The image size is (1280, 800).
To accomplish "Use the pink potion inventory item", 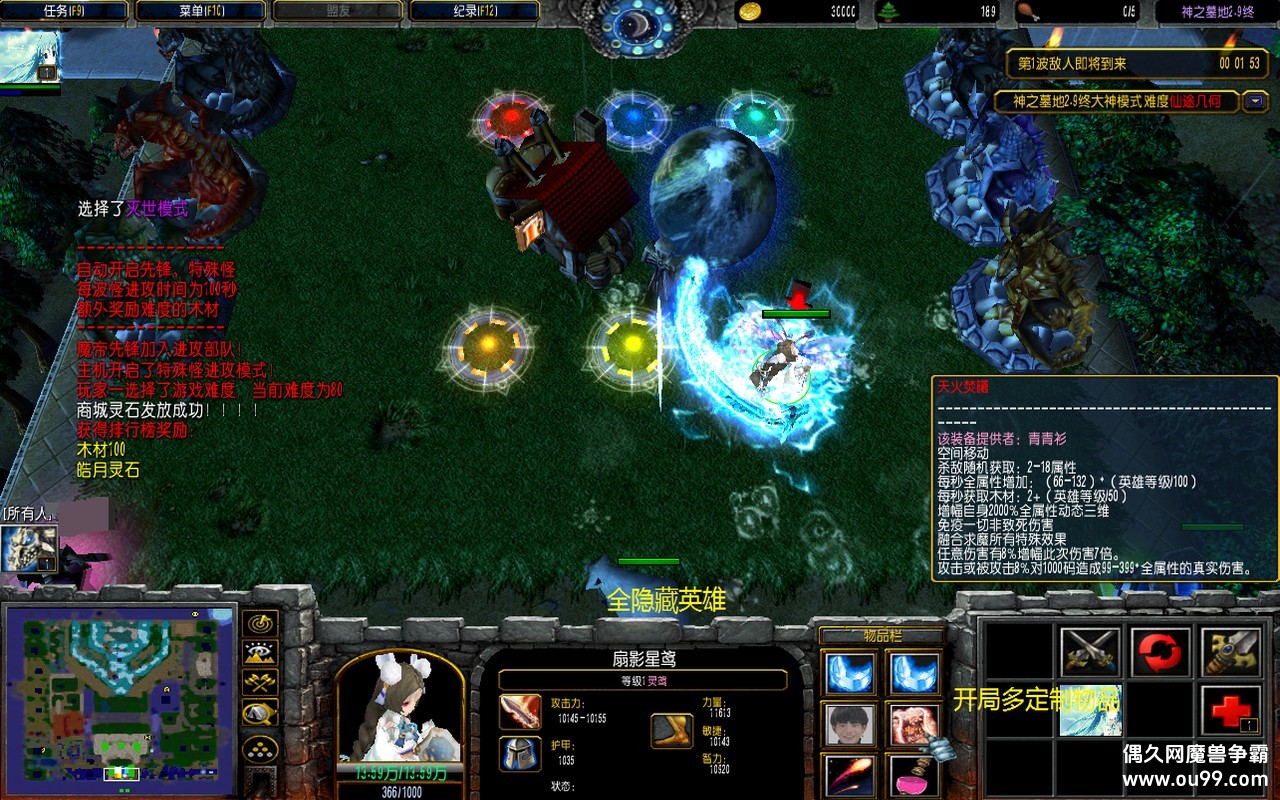I will pyautogui.click(x=914, y=776).
